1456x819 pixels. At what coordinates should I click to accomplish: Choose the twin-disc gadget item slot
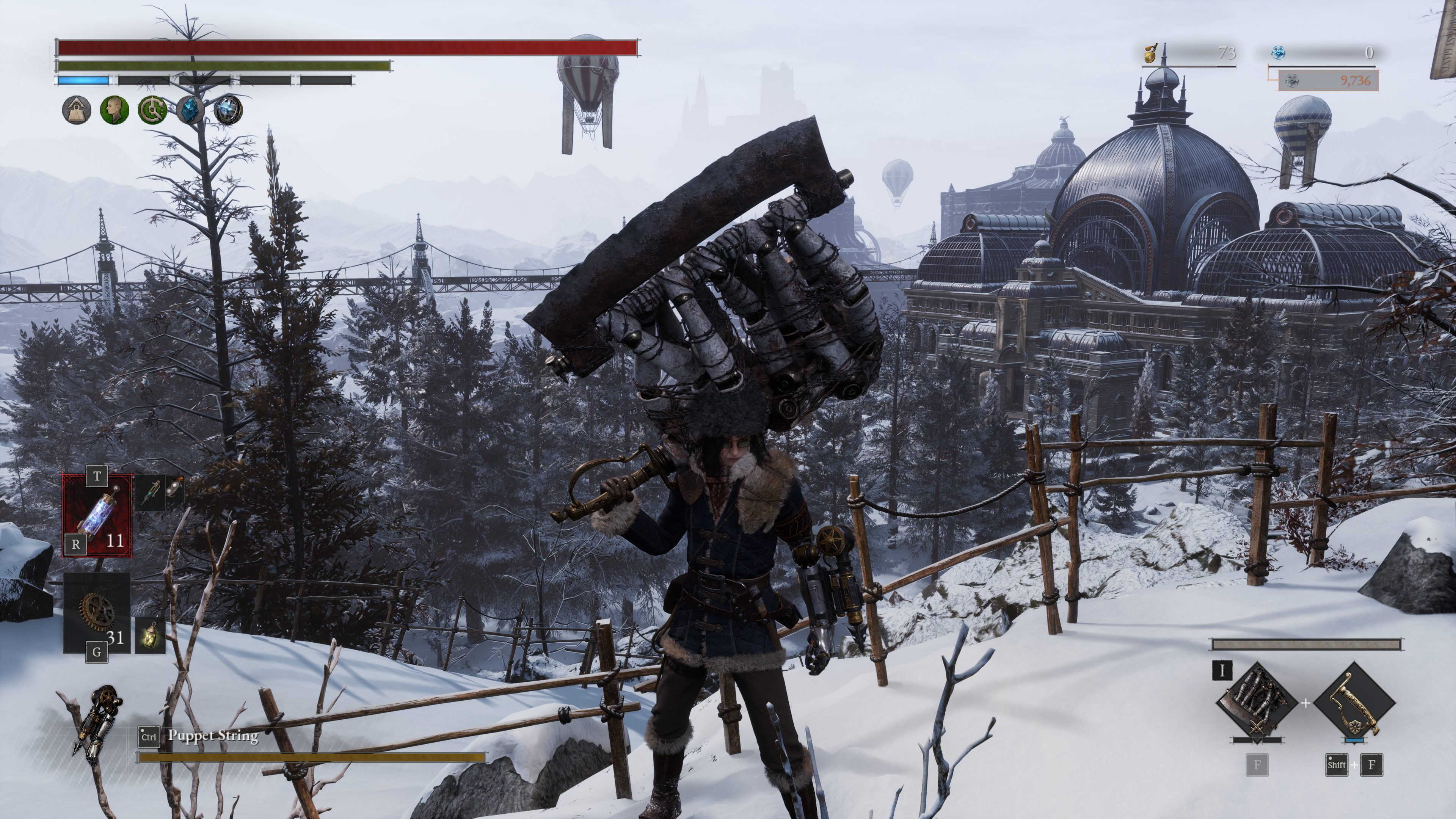[175, 488]
